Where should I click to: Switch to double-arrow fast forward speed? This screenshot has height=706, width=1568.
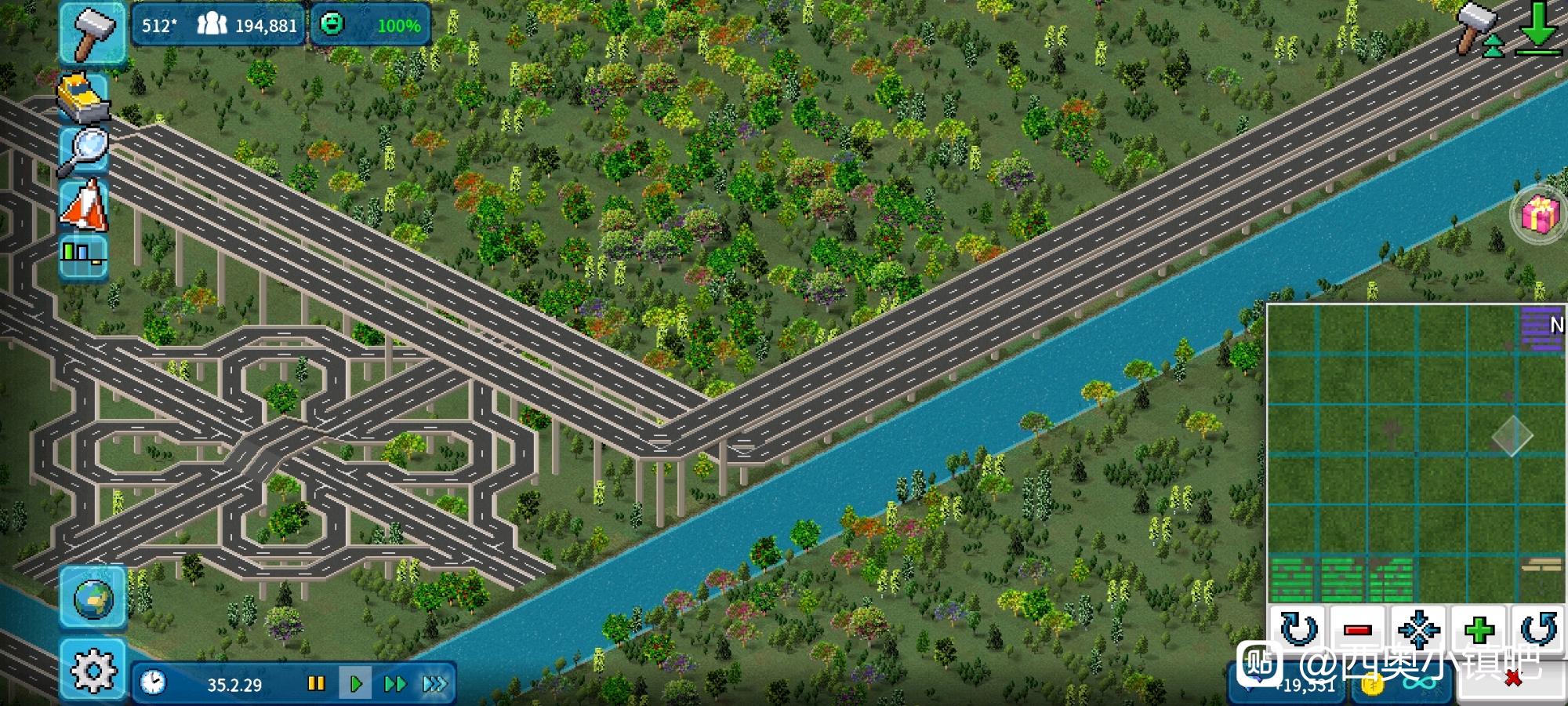[394, 684]
